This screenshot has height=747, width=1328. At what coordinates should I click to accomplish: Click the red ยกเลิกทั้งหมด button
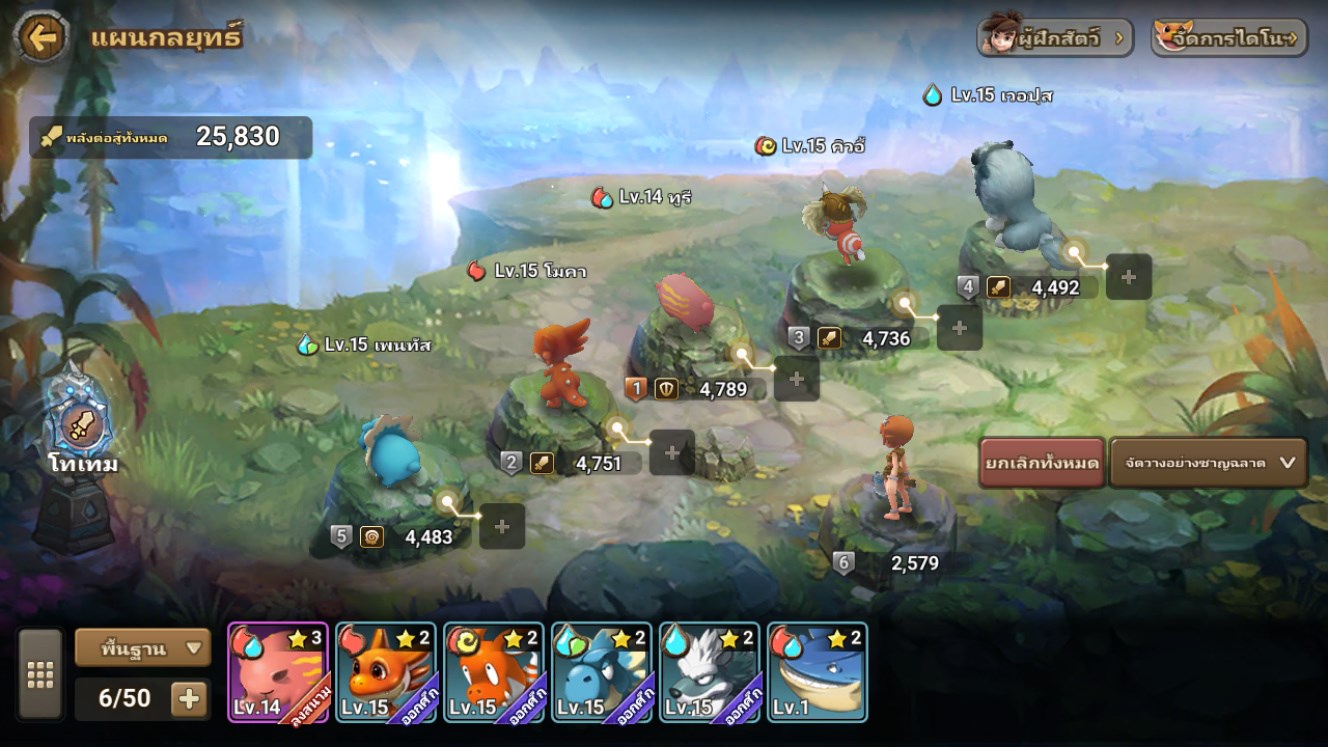tap(1042, 463)
